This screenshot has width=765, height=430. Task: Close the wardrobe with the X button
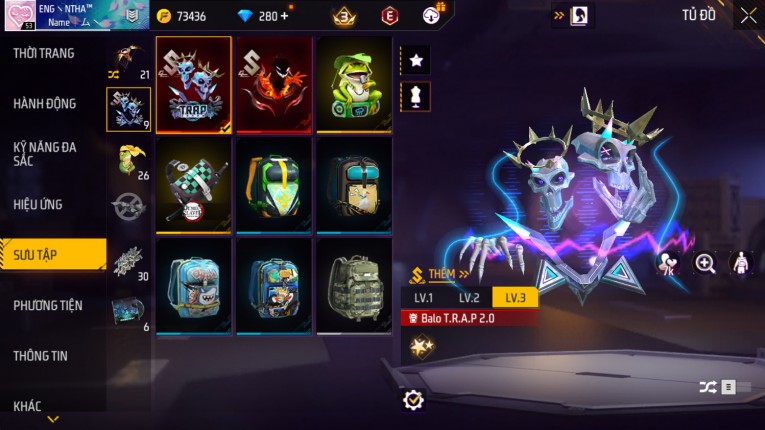tap(748, 15)
